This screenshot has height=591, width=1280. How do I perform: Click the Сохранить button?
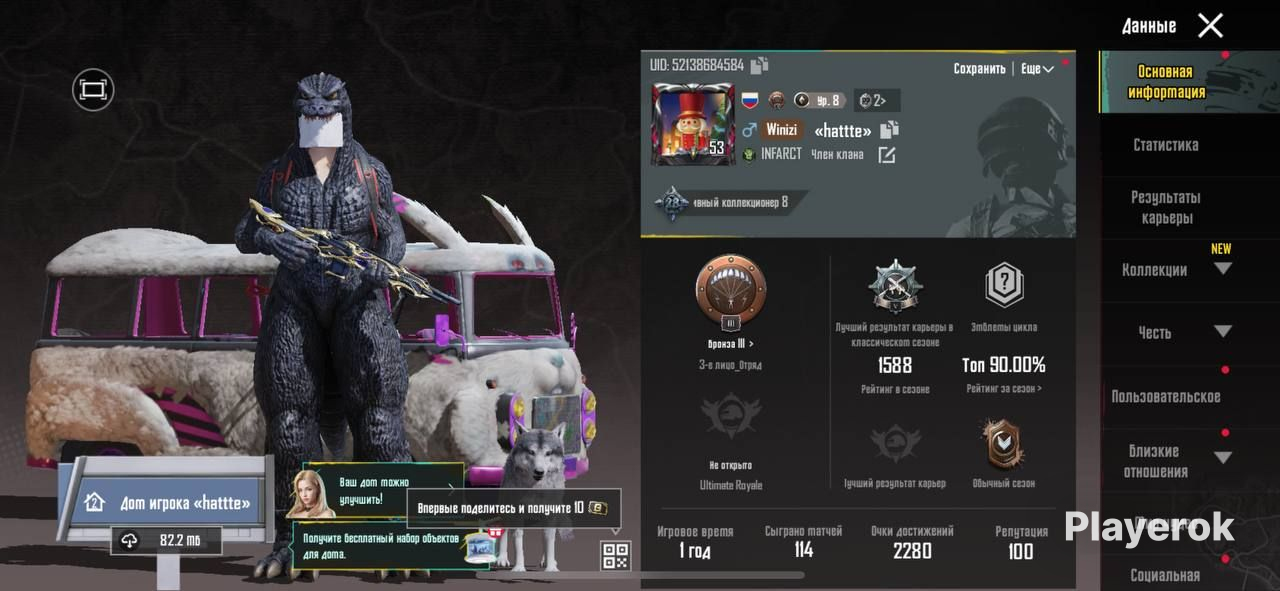click(979, 69)
